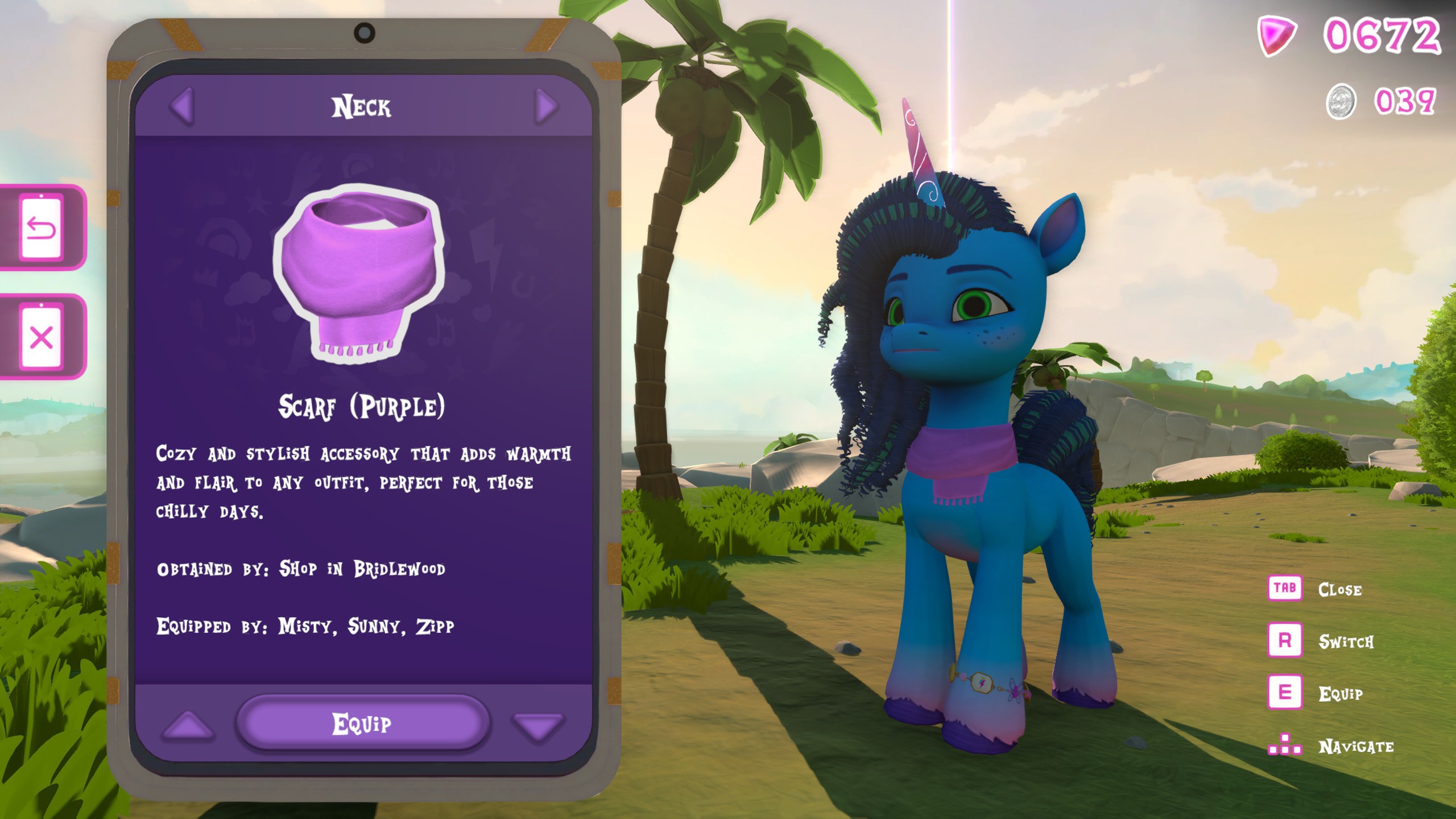Select the purple scarf item image

coord(359,272)
